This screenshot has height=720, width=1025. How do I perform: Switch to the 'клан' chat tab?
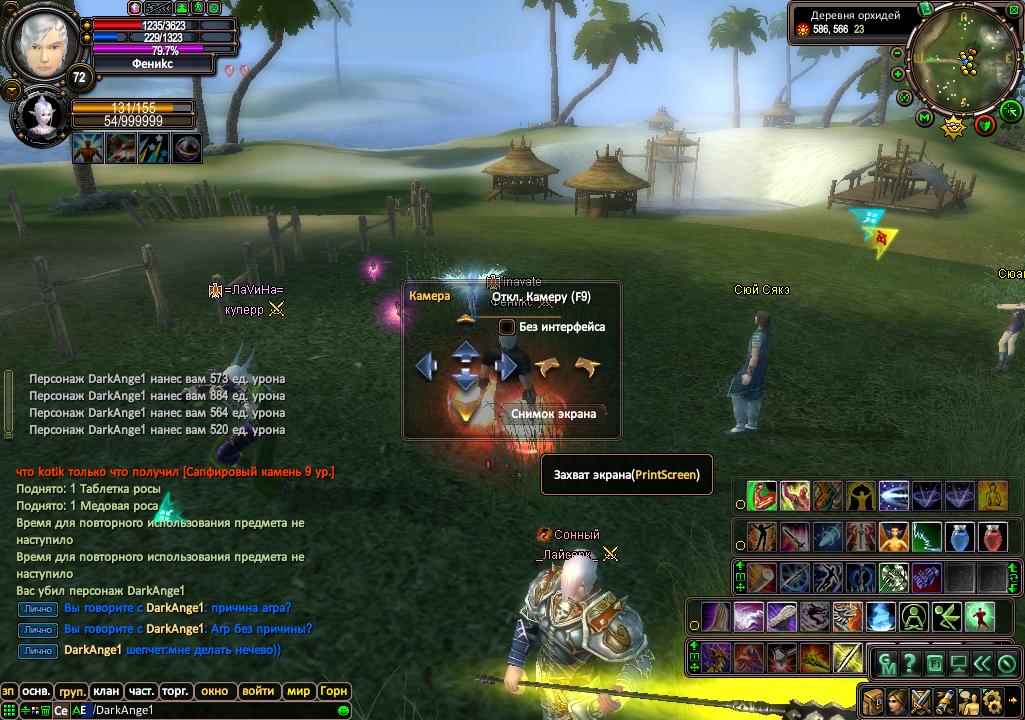pyautogui.click(x=106, y=691)
